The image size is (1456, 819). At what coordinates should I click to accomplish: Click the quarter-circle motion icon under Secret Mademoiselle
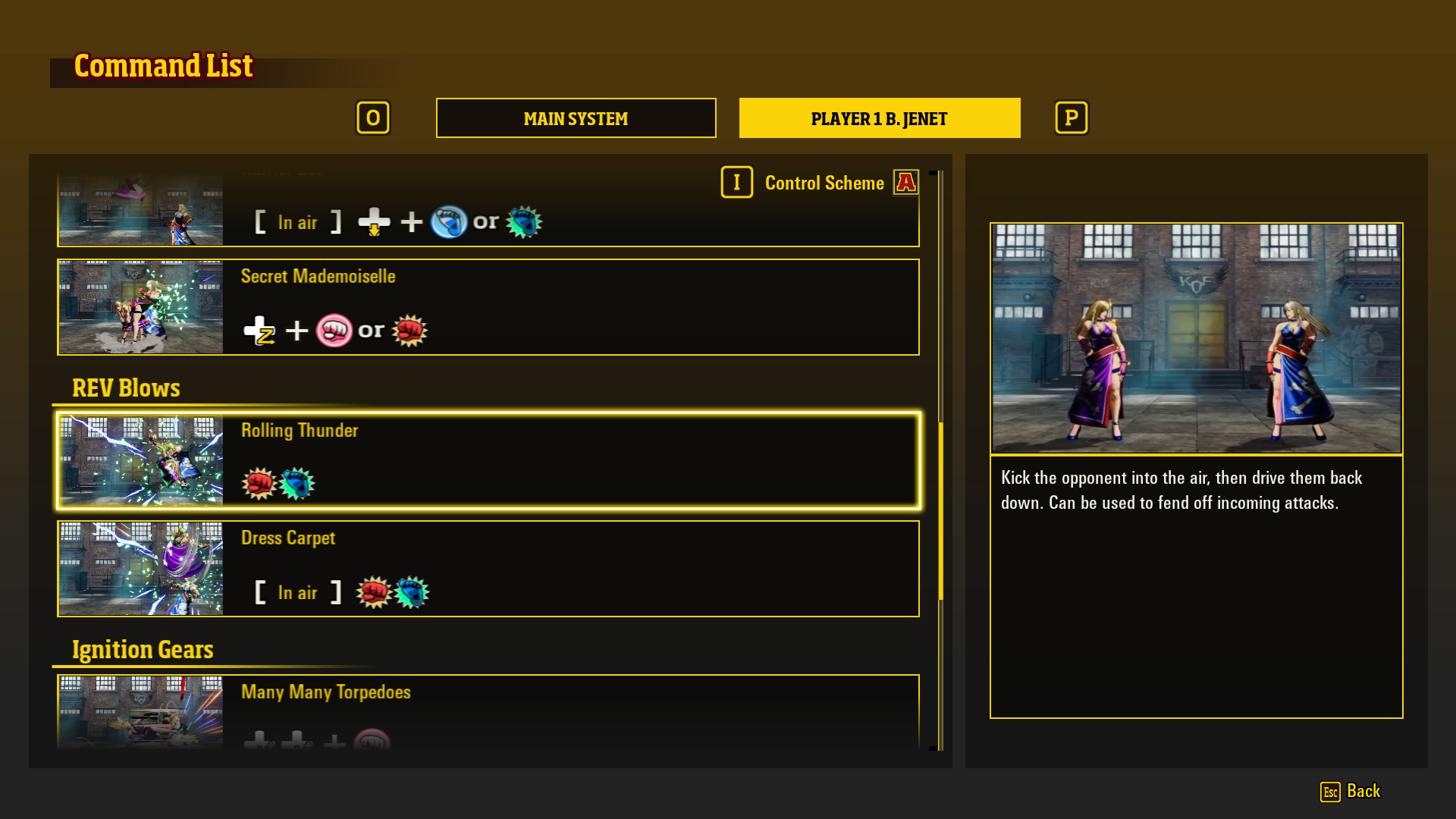[x=261, y=330]
